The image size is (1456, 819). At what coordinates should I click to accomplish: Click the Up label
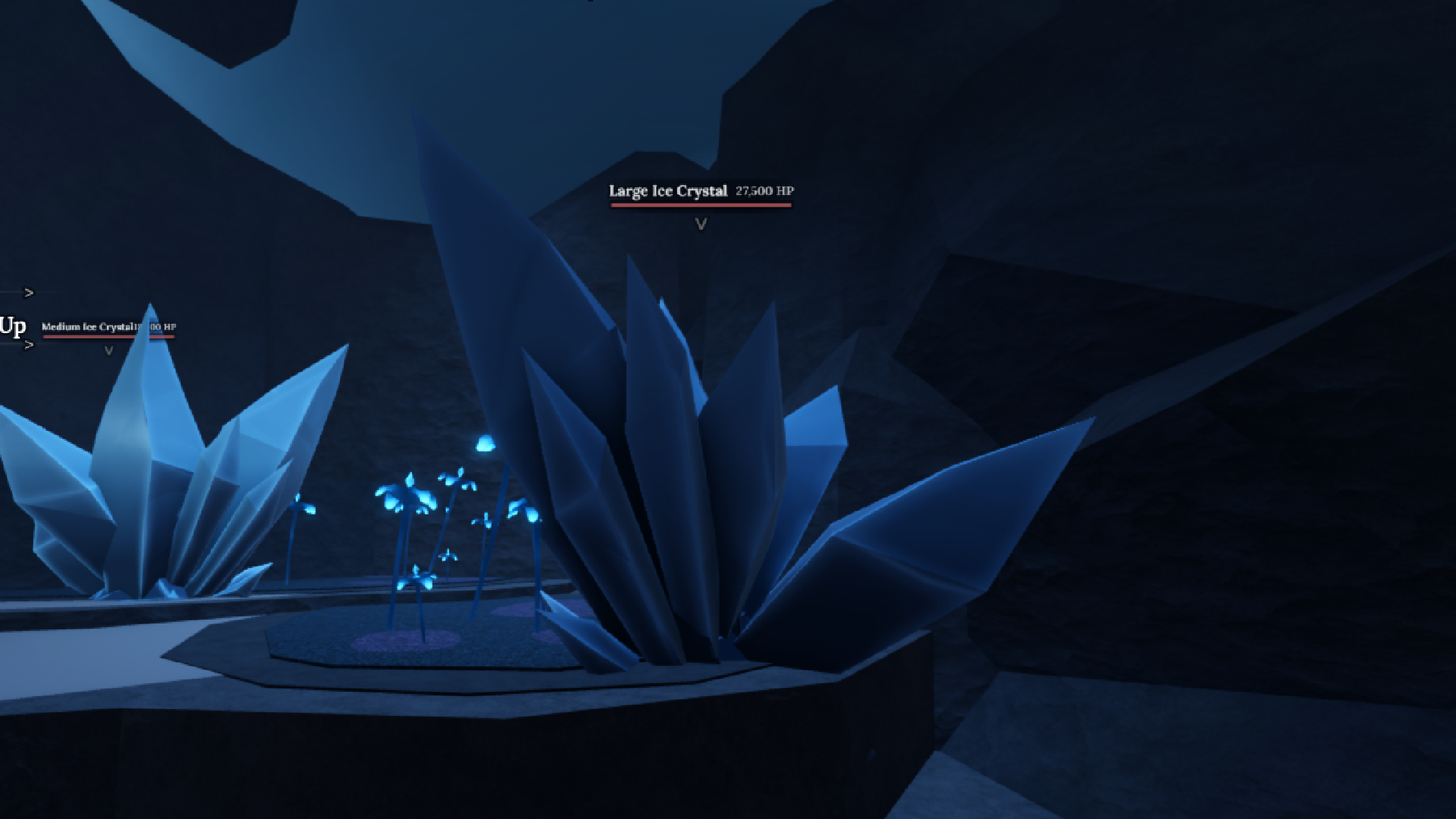pyautogui.click(x=12, y=327)
